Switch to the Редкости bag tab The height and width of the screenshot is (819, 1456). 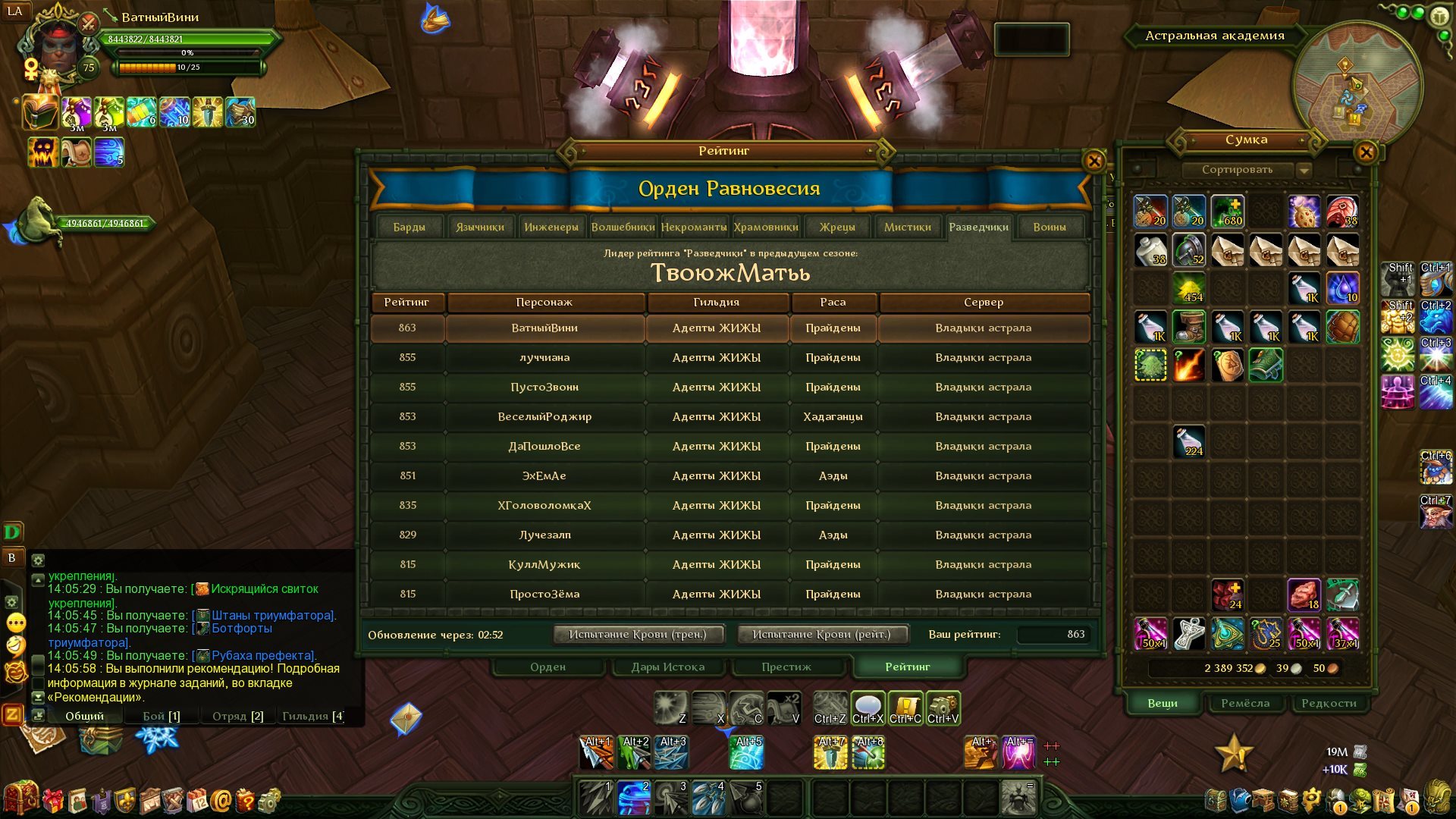[1329, 703]
